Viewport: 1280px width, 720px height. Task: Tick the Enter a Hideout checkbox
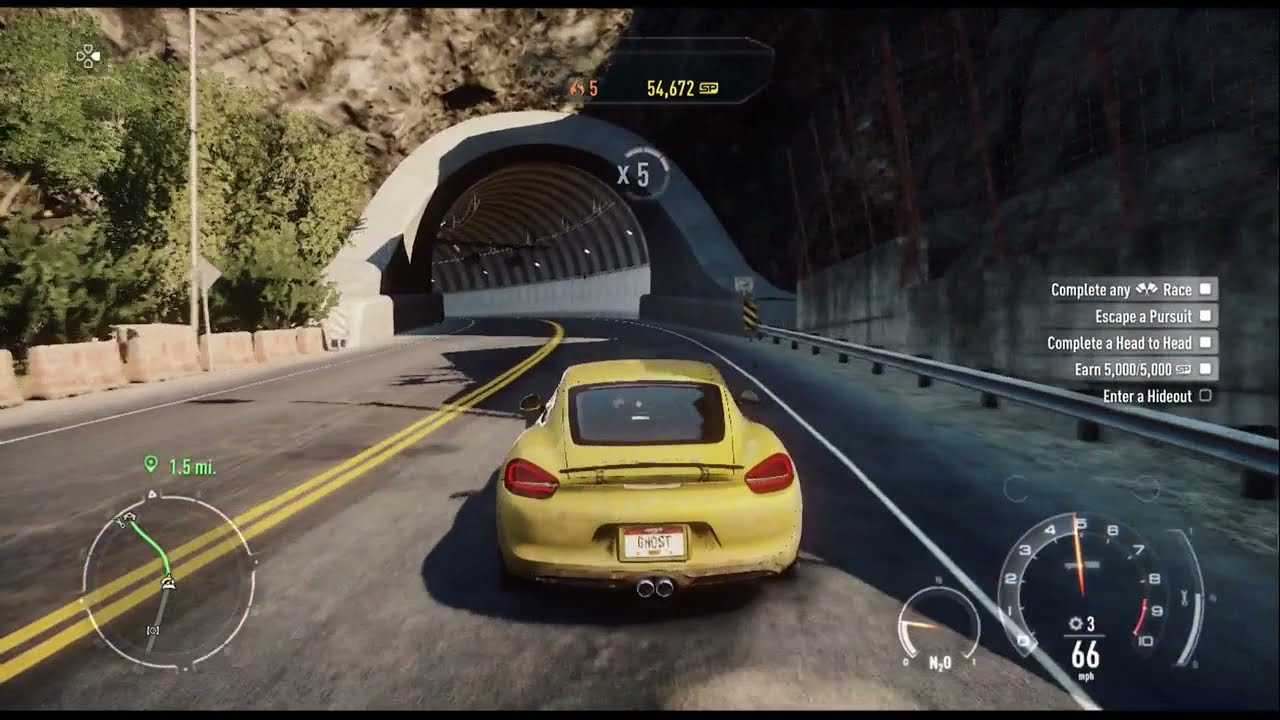coord(1205,396)
